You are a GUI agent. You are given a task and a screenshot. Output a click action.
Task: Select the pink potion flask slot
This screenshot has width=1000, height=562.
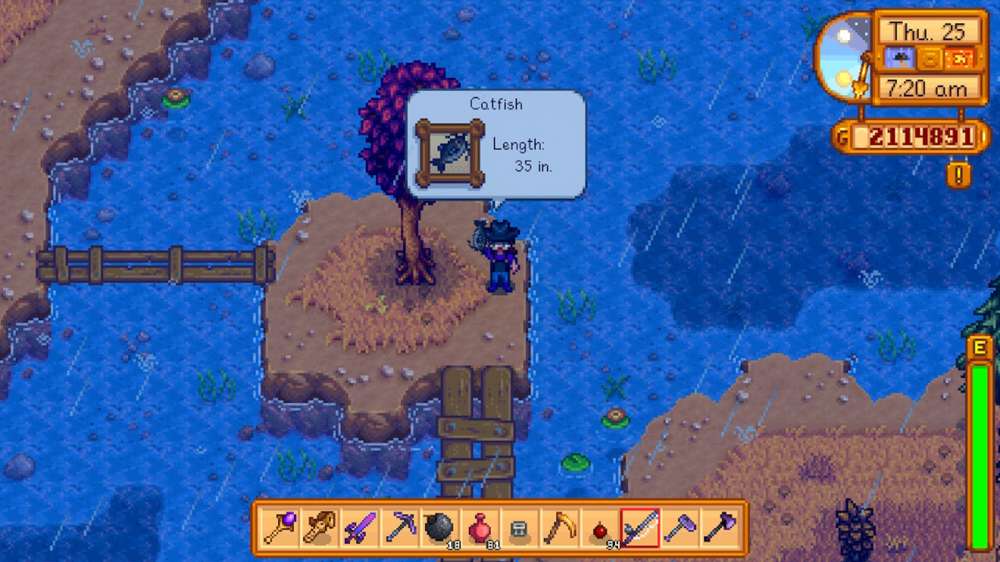click(x=480, y=527)
